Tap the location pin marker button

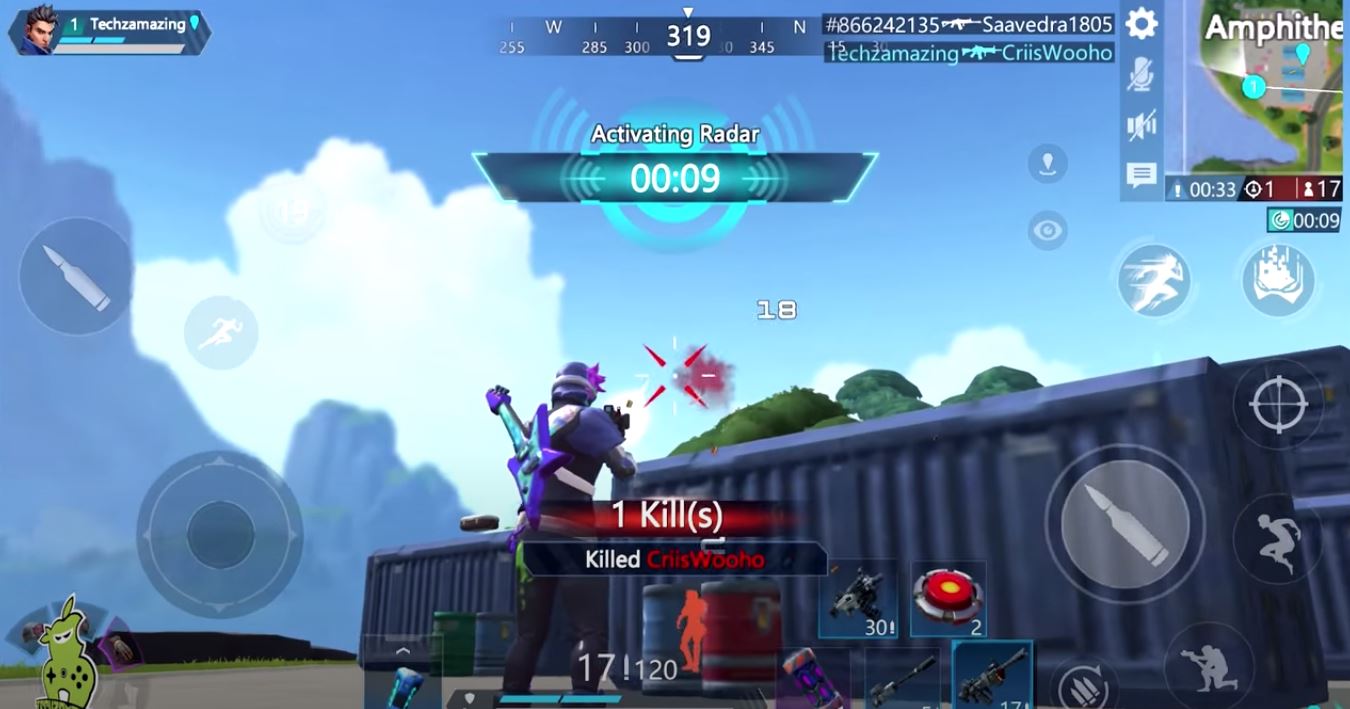(x=1047, y=163)
